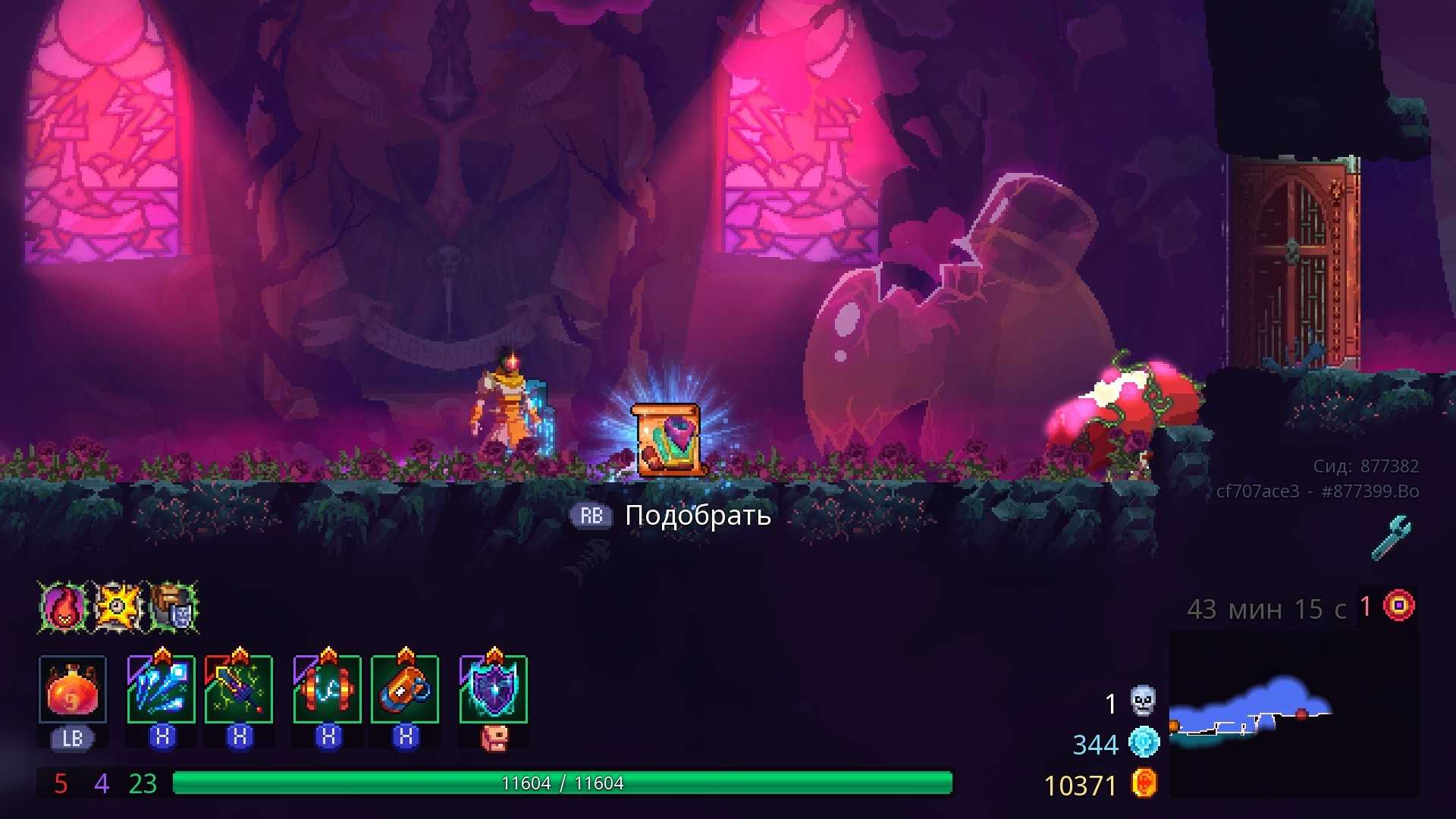
Task: Use the orange cannon skill slot
Action: pyautogui.click(x=405, y=689)
